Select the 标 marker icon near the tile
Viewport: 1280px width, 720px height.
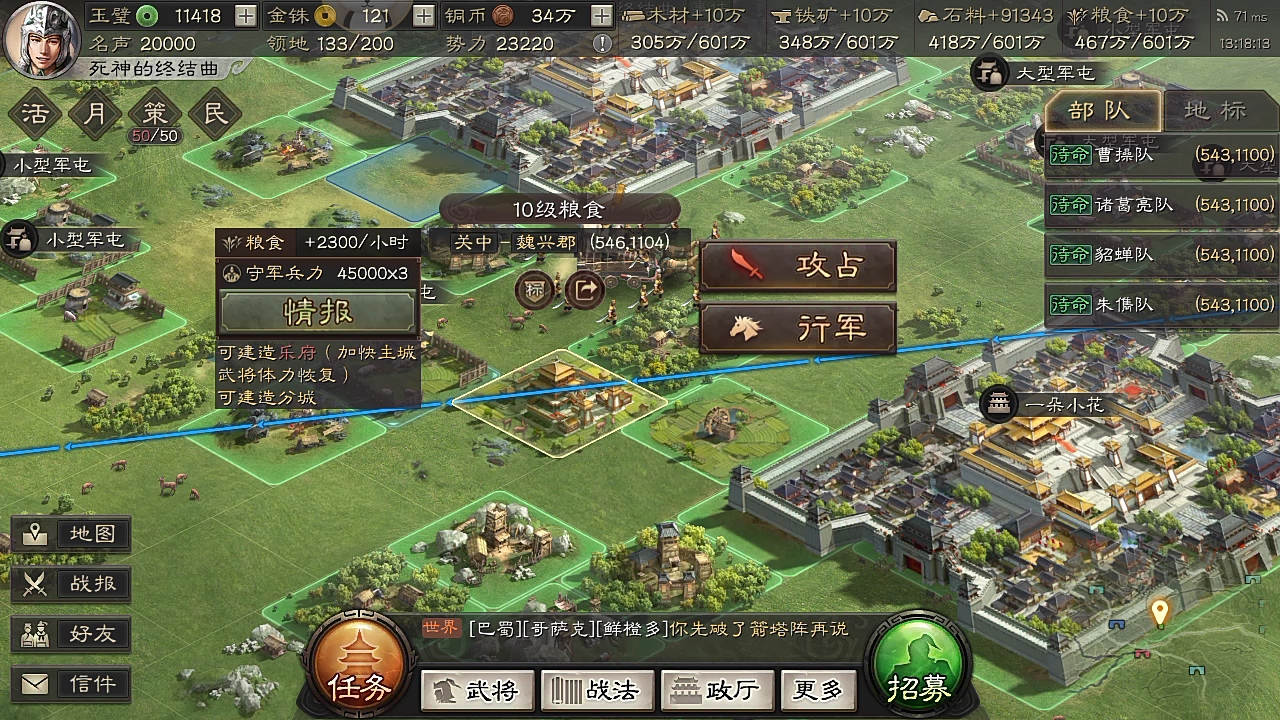[x=533, y=291]
